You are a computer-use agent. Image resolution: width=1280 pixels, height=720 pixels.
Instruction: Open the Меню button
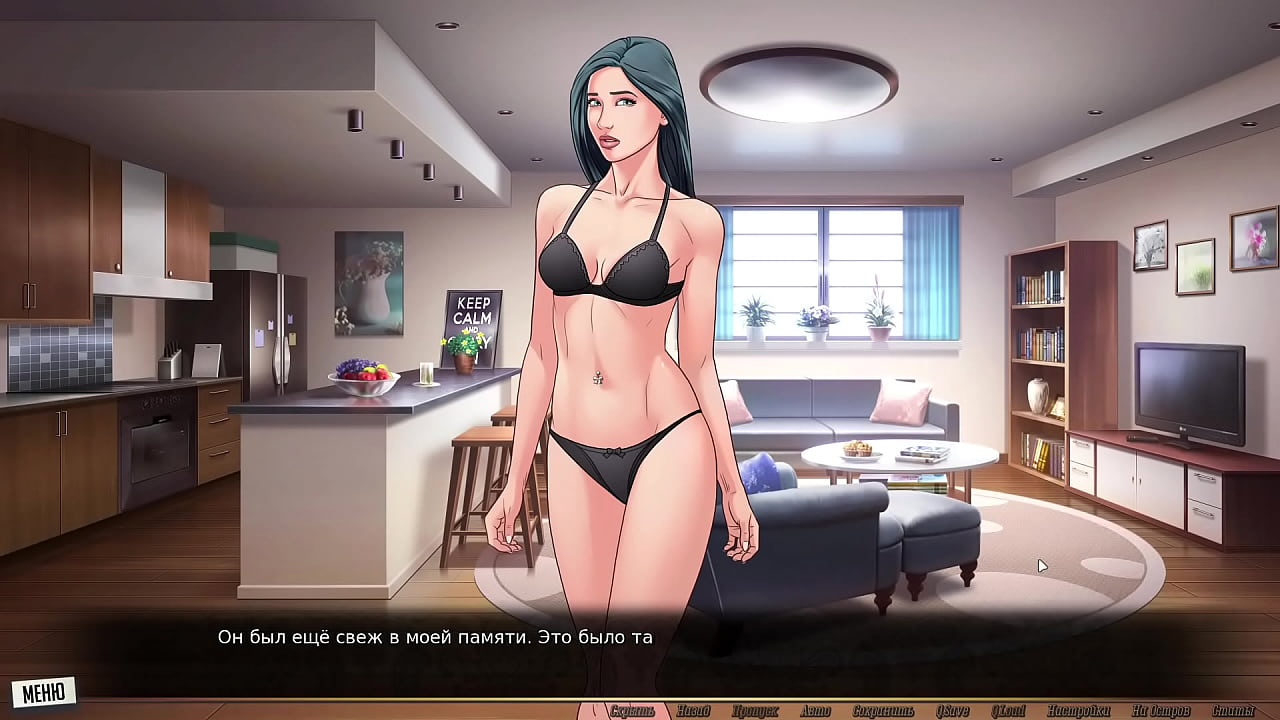point(43,691)
